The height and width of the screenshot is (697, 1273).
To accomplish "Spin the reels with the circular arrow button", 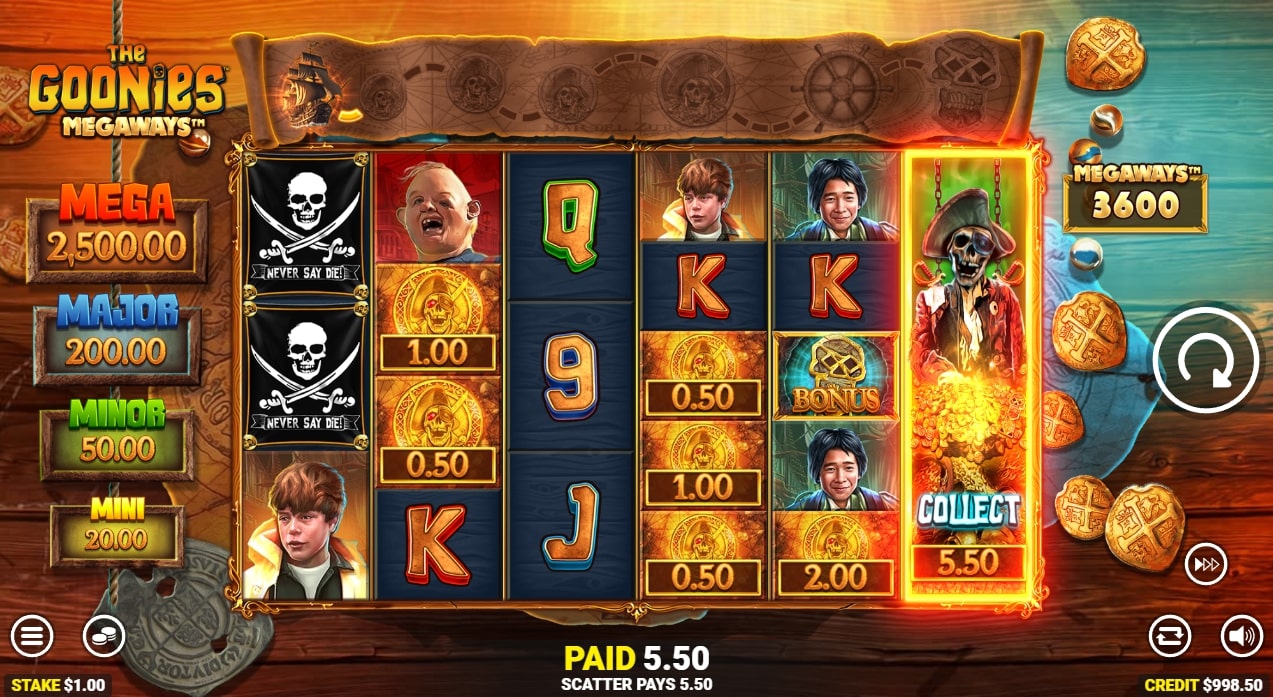I will click(1205, 361).
